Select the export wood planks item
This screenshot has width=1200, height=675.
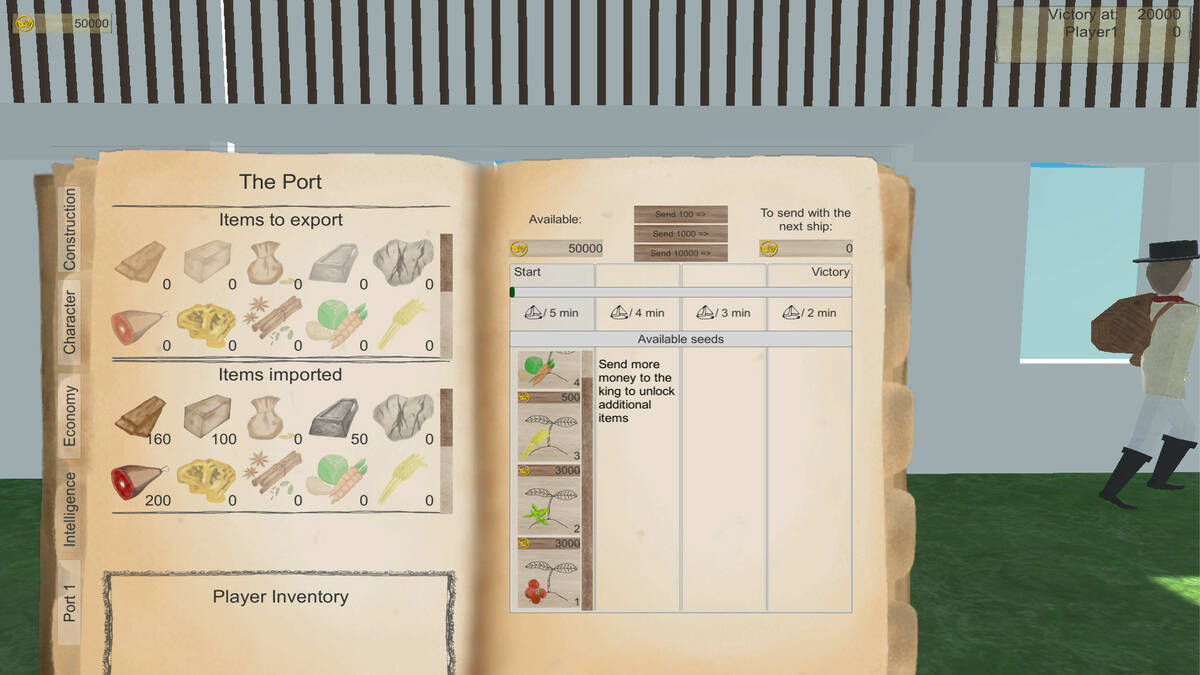pos(142,261)
